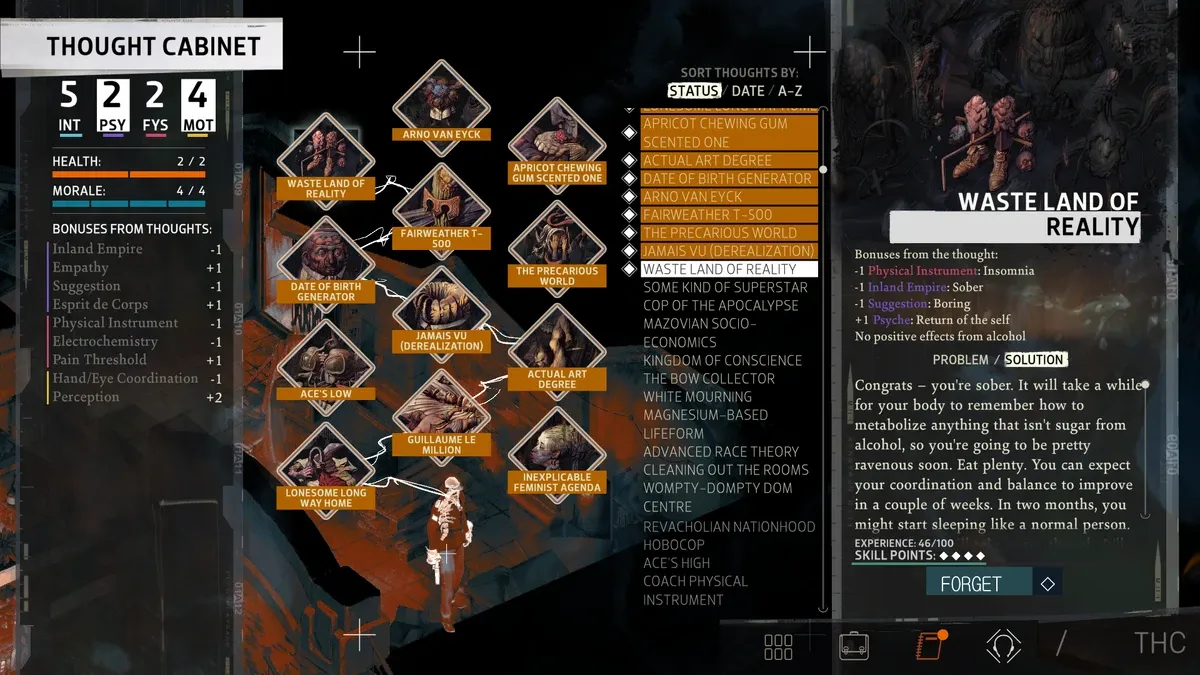Sort thoughts by Status
1200x675 pixels.
(694, 91)
